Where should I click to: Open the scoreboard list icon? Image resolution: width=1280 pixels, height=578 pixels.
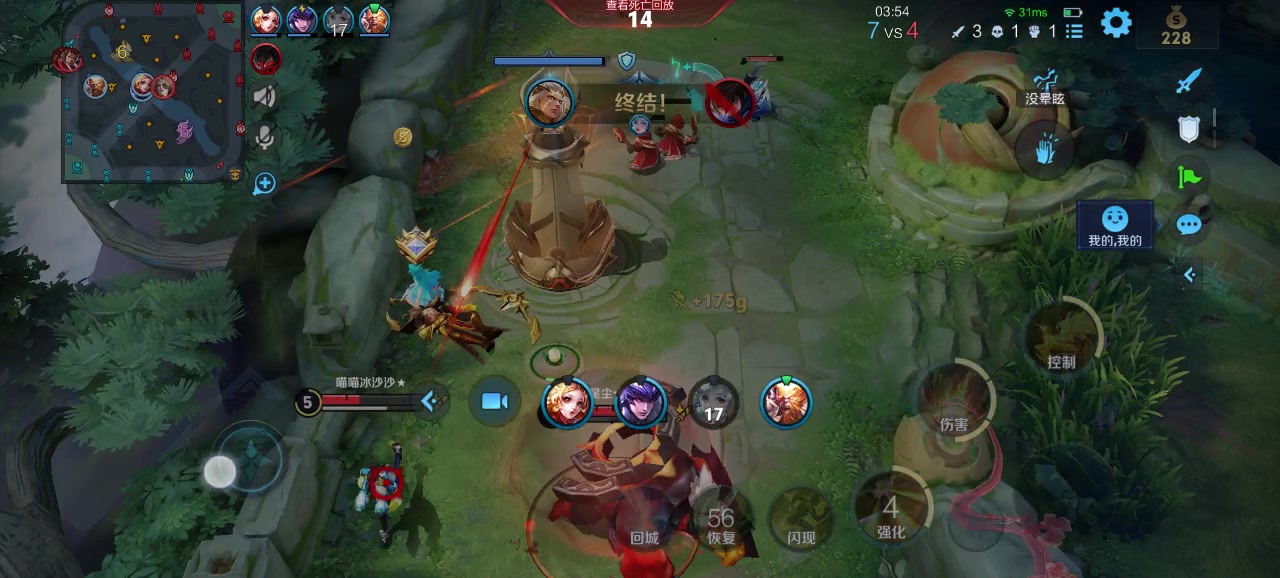1074,31
